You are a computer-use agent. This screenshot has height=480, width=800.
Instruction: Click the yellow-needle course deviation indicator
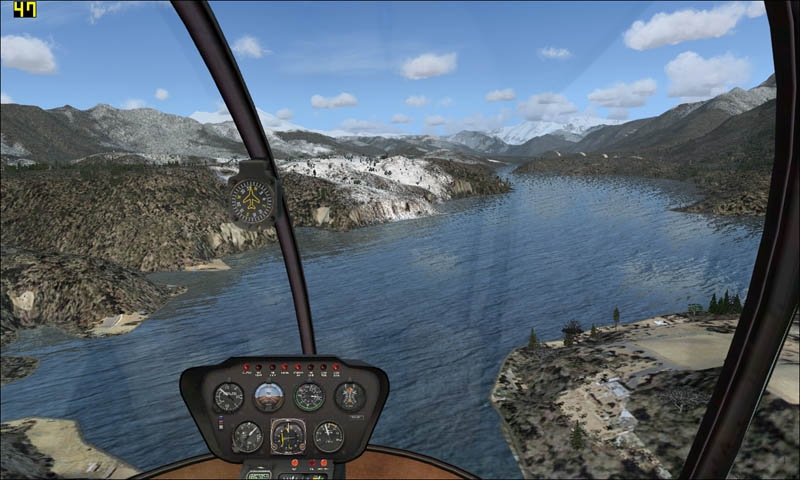point(288,436)
